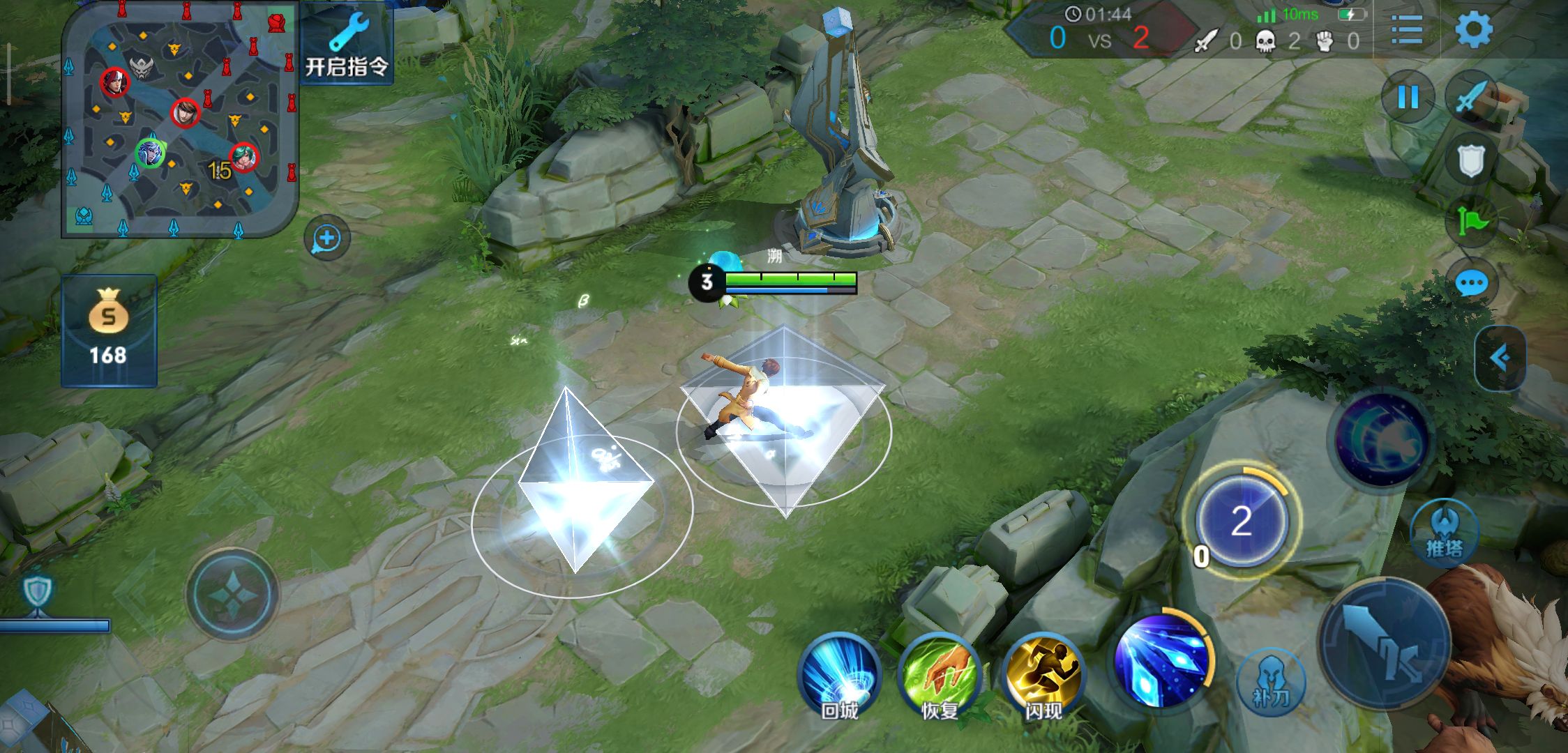
Task: Open the gold shop showing 168
Action: pyautogui.click(x=109, y=330)
